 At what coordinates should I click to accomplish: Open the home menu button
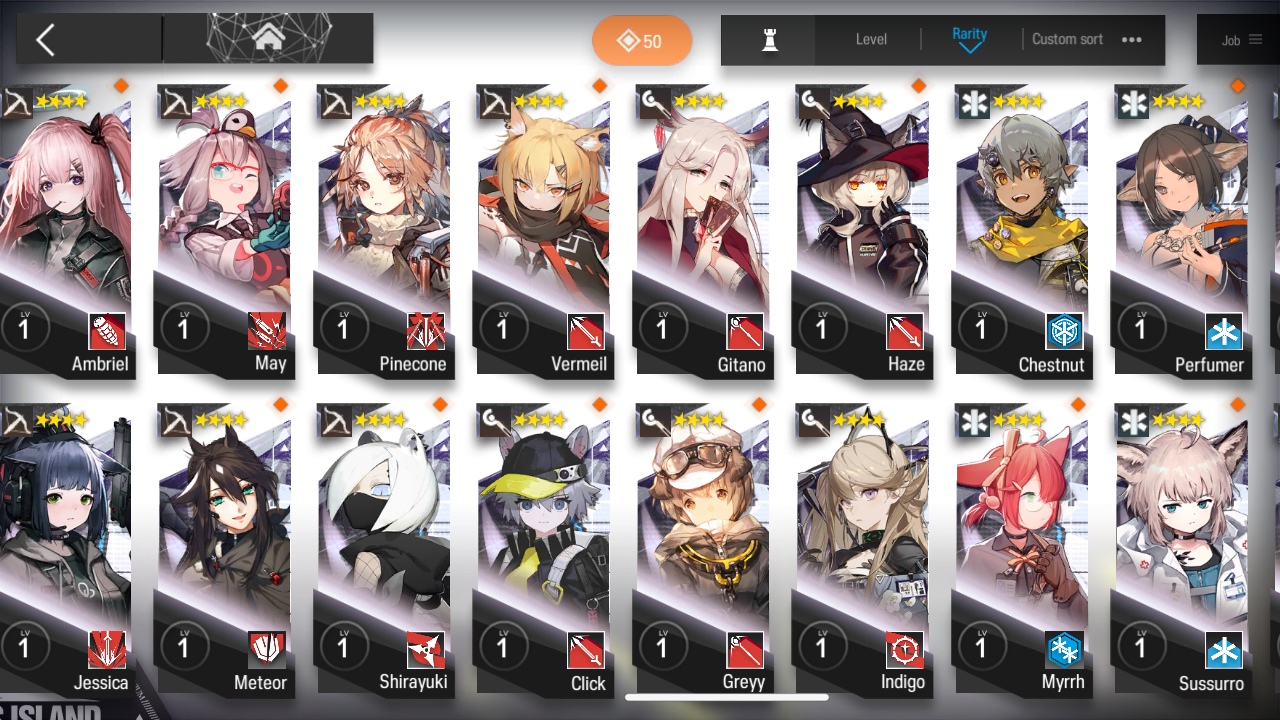[x=267, y=39]
